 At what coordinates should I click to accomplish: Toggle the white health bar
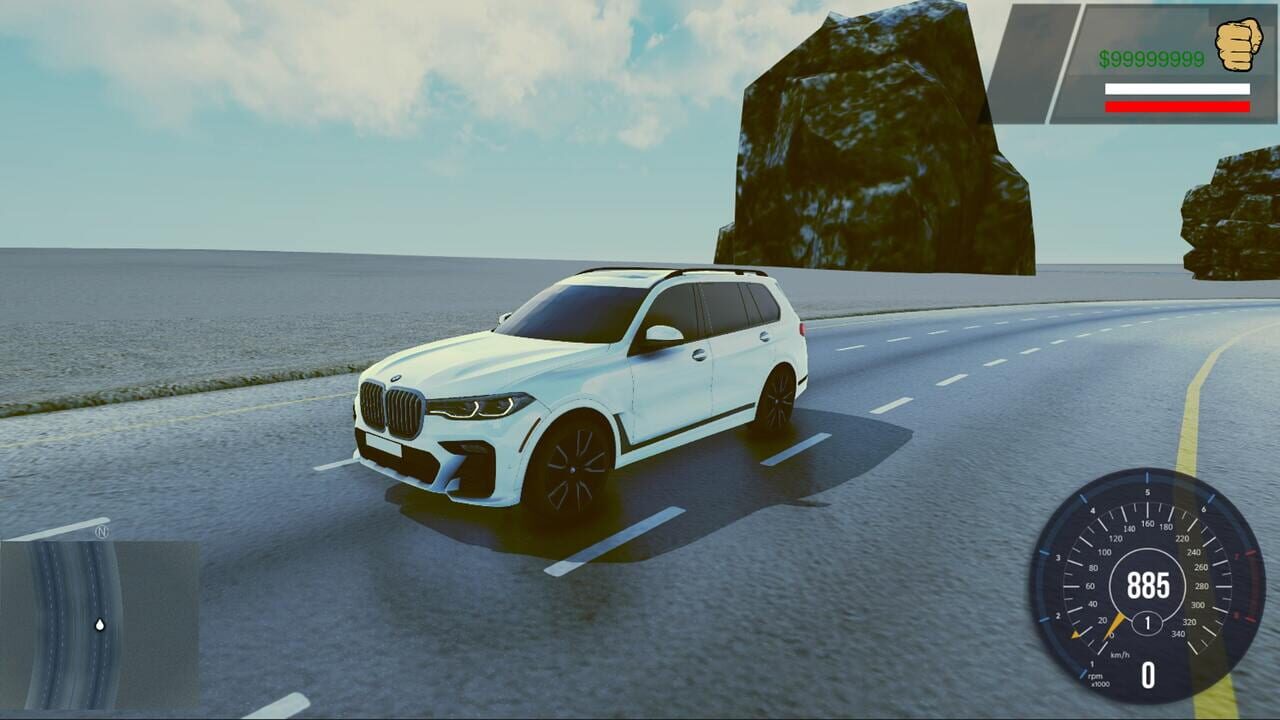[1178, 89]
